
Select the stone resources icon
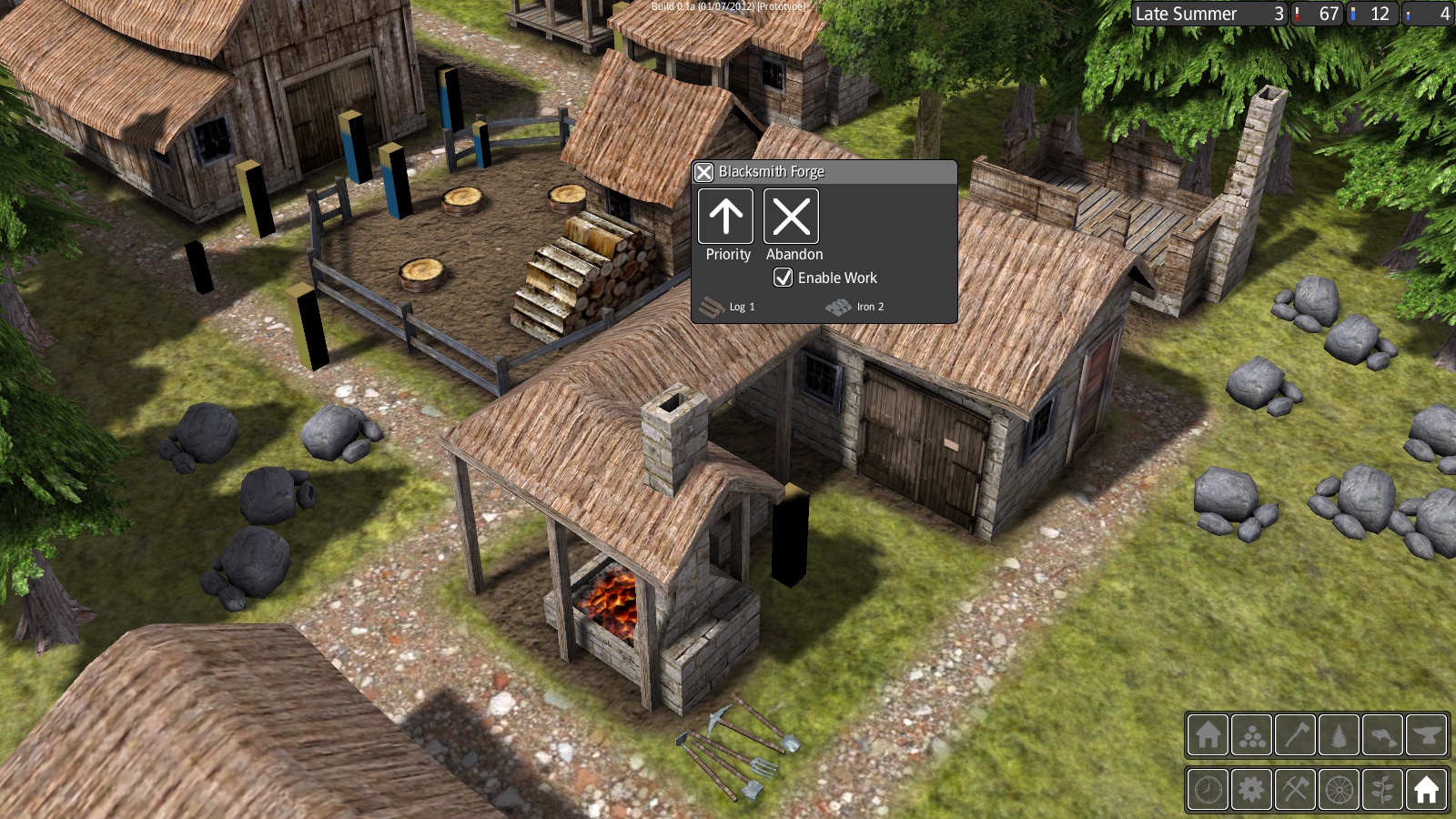coord(1251,735)
